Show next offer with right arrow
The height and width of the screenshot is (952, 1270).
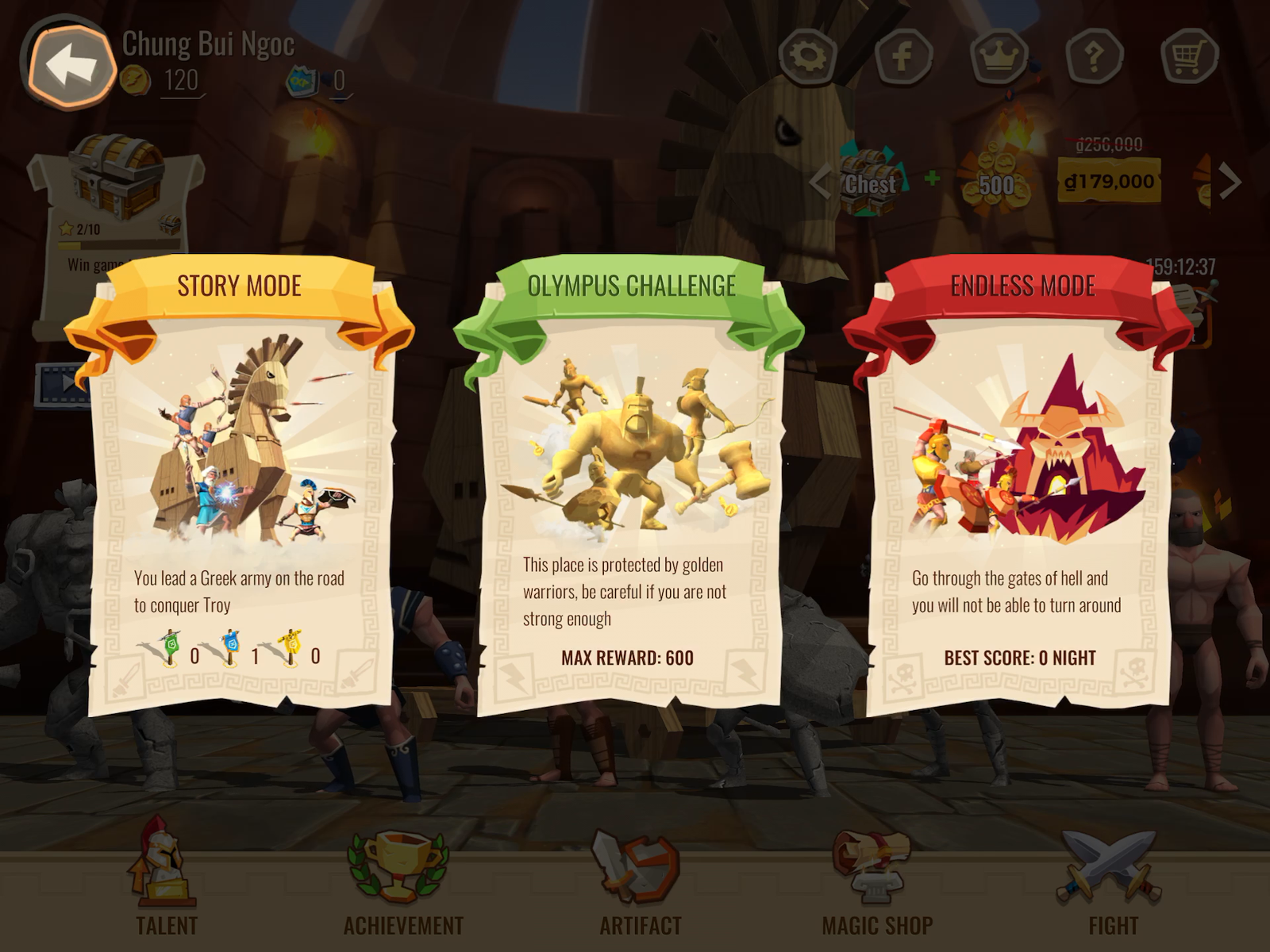1230,182
